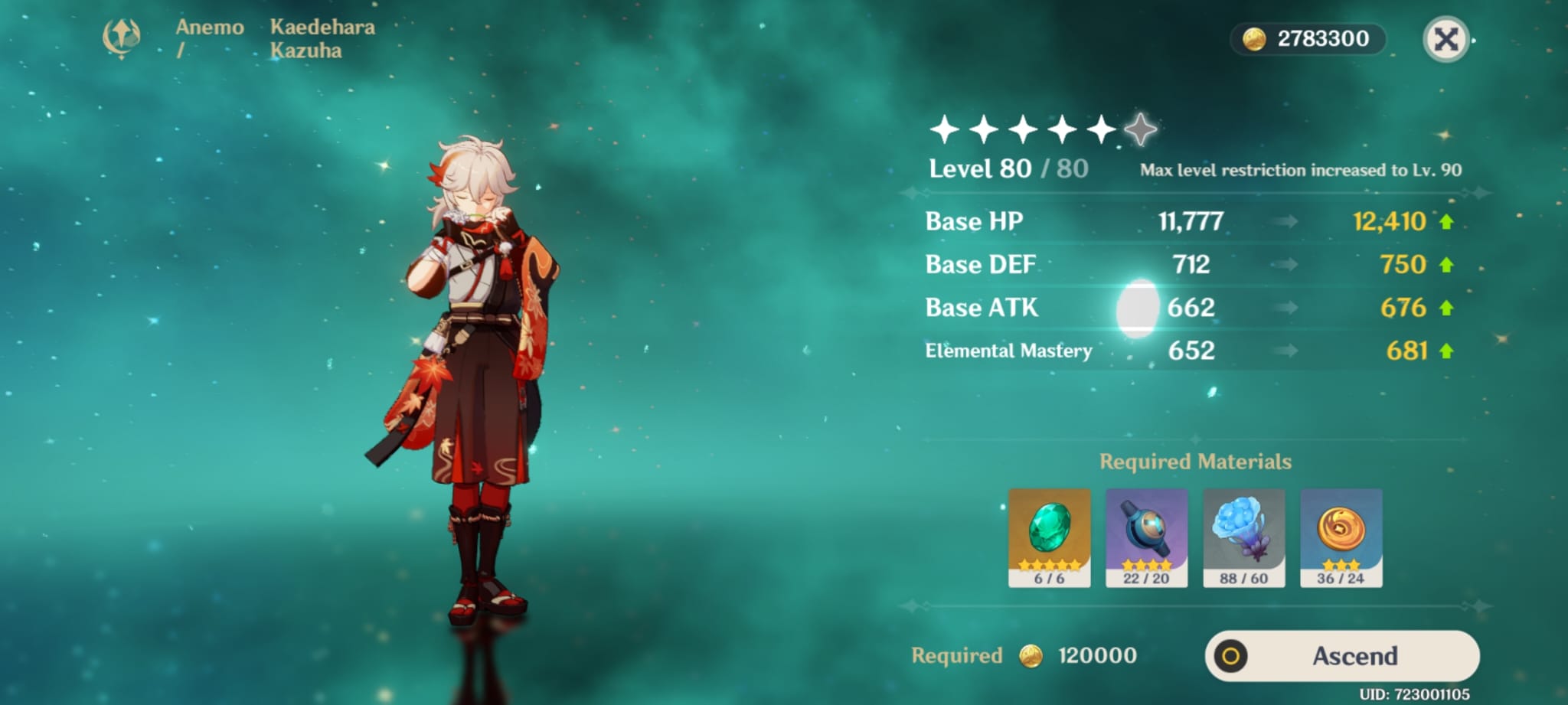Image resolution: width=1568 pixels, height=705 pixels.
Task: Select the character name Kaedehara Kazuha
Action: coord(322,37)
